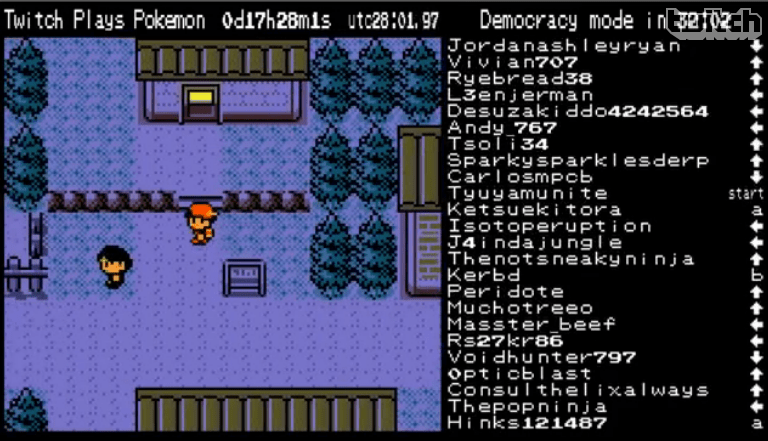Click Thenotsneakyninja's name in the list

tap(571, 259)
